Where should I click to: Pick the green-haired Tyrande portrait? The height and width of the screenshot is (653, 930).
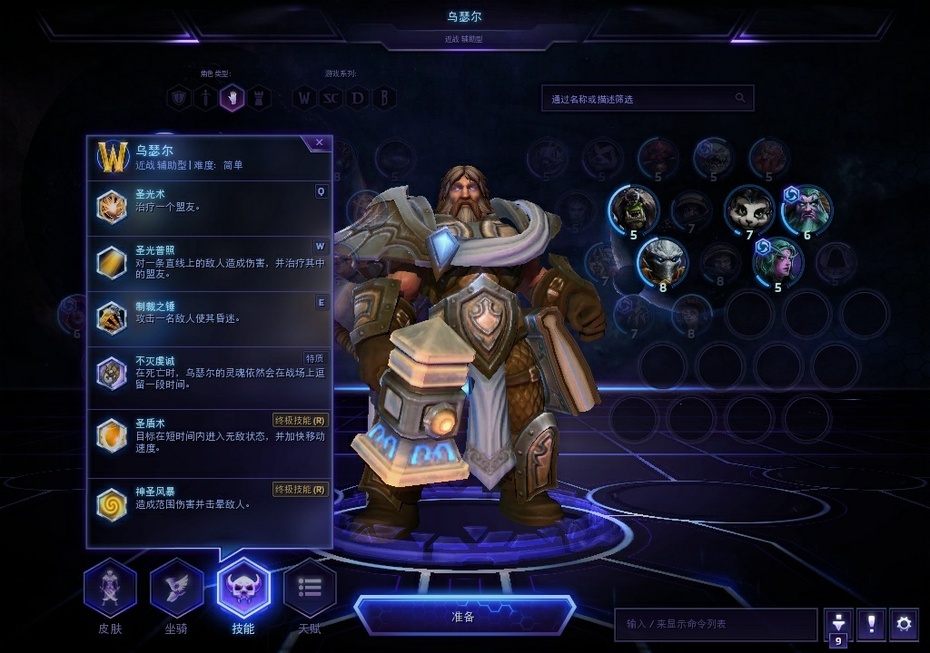[777, 262]
